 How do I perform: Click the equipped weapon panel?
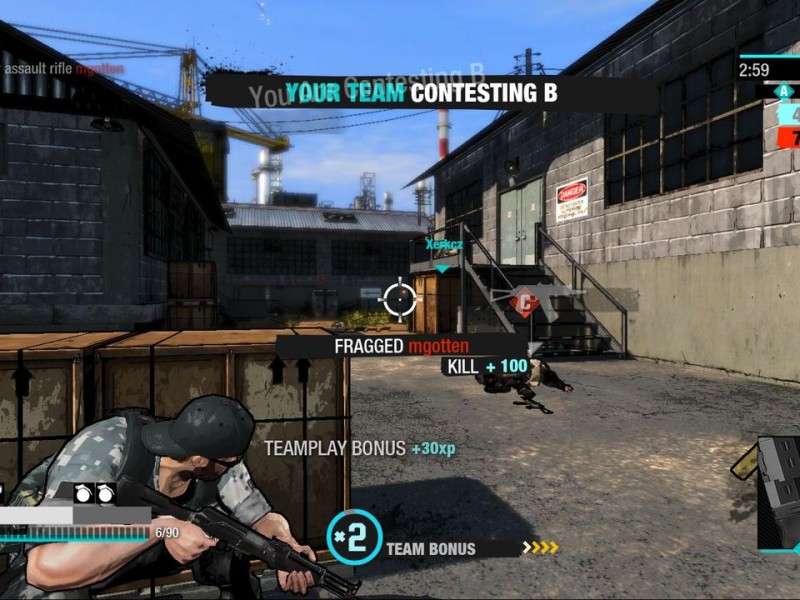point(780,493)
